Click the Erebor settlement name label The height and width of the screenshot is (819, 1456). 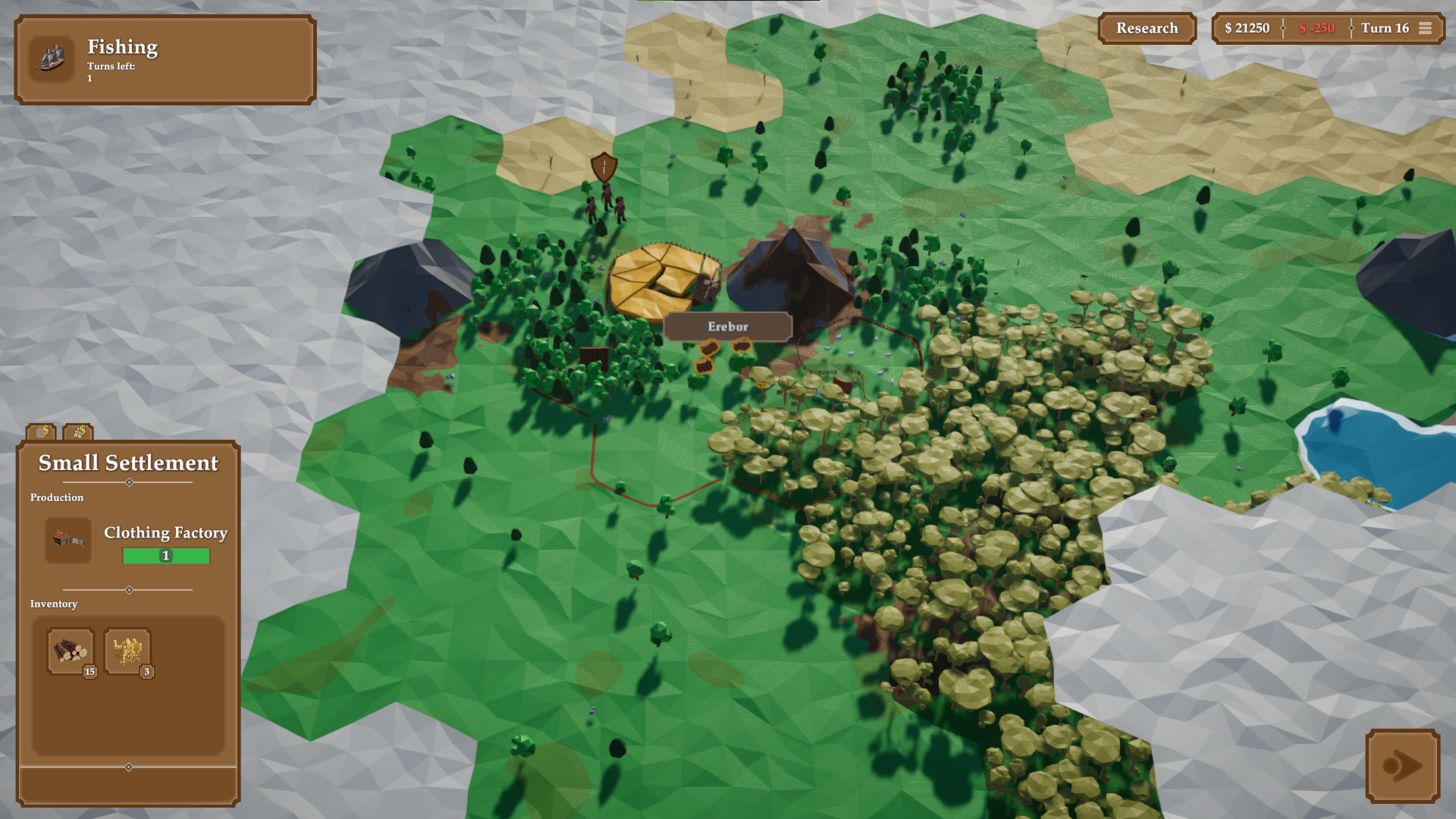point(727,326)
